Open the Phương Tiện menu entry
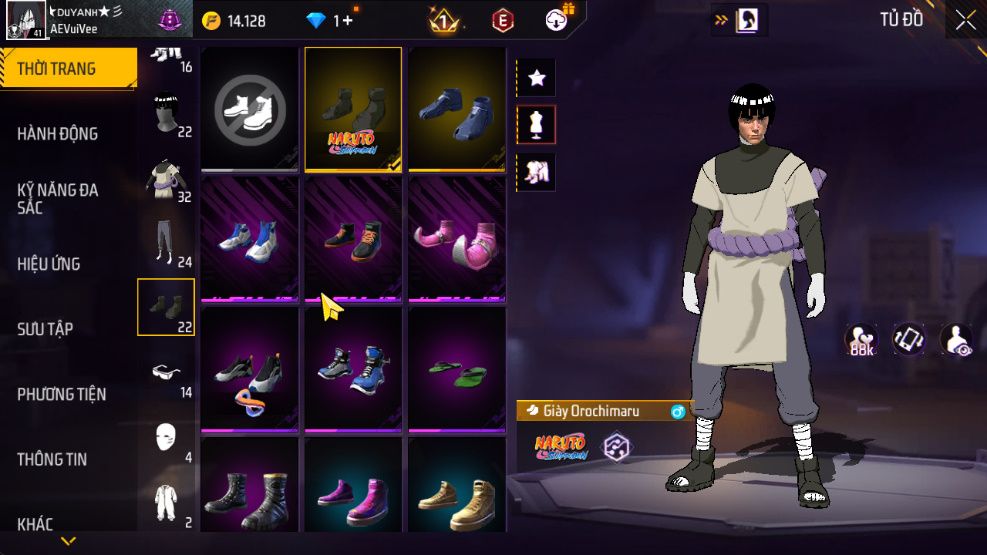987x555 pixels. pyautogui.click(x=61, y=394)
